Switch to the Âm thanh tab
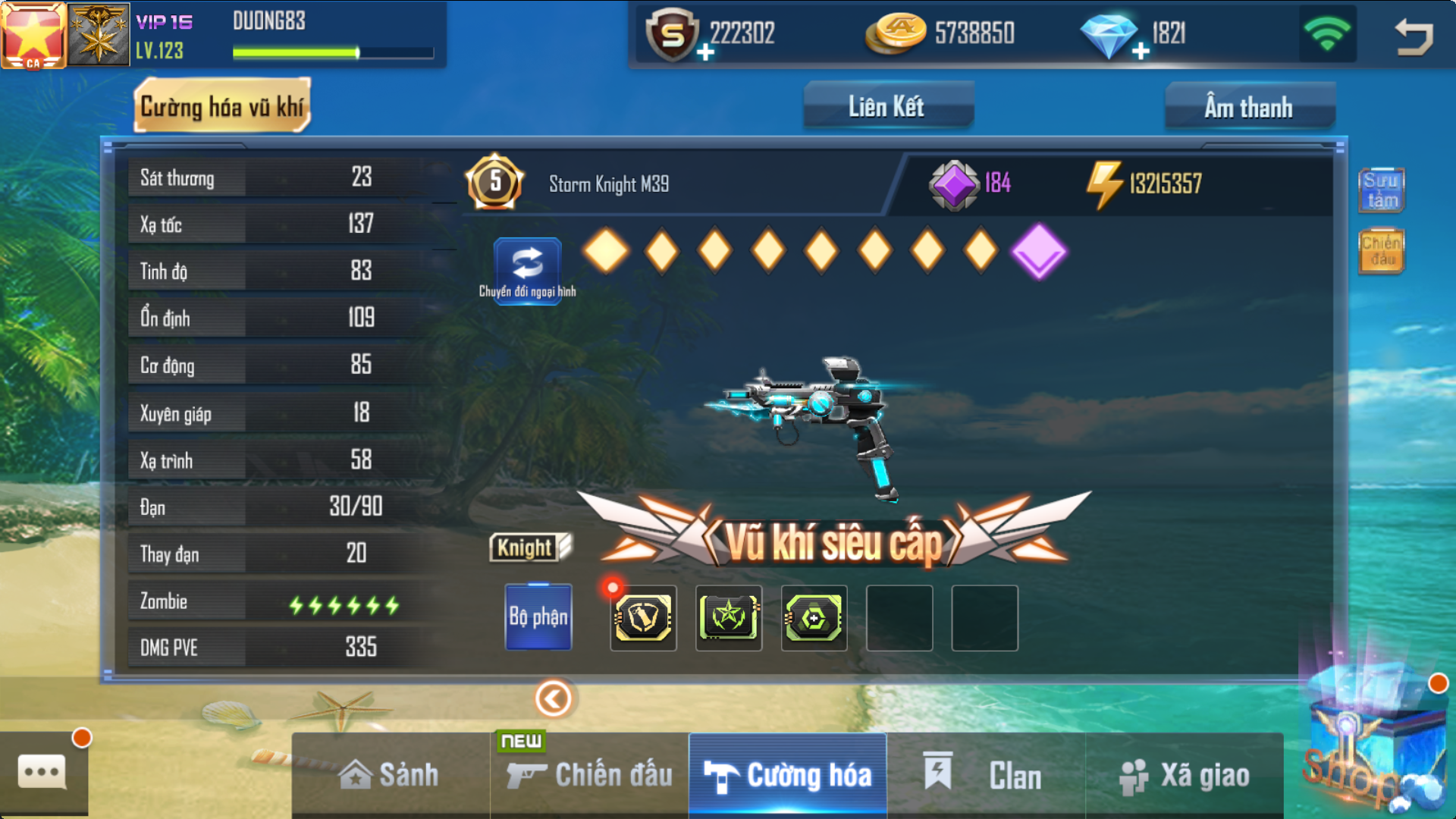Viewport: 1456px width, 819px height. 1248,107
